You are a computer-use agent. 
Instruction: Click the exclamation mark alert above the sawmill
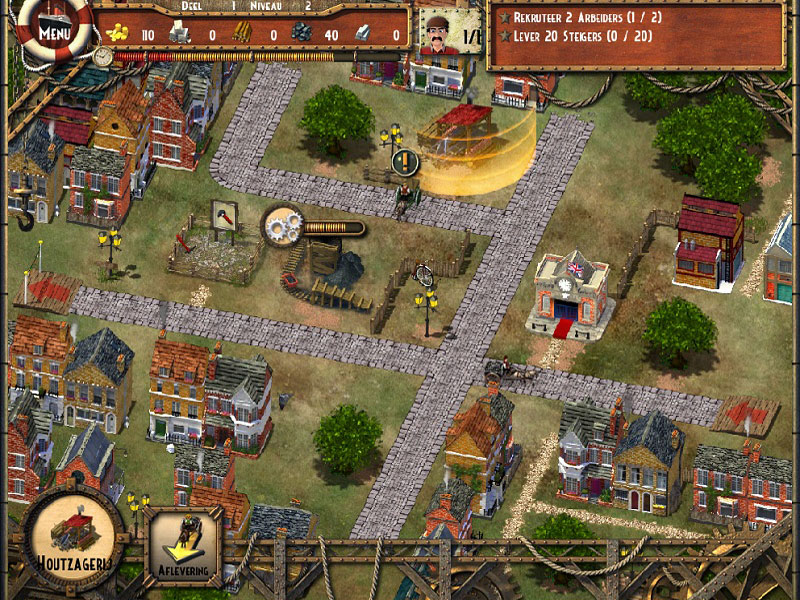[404, 159]
